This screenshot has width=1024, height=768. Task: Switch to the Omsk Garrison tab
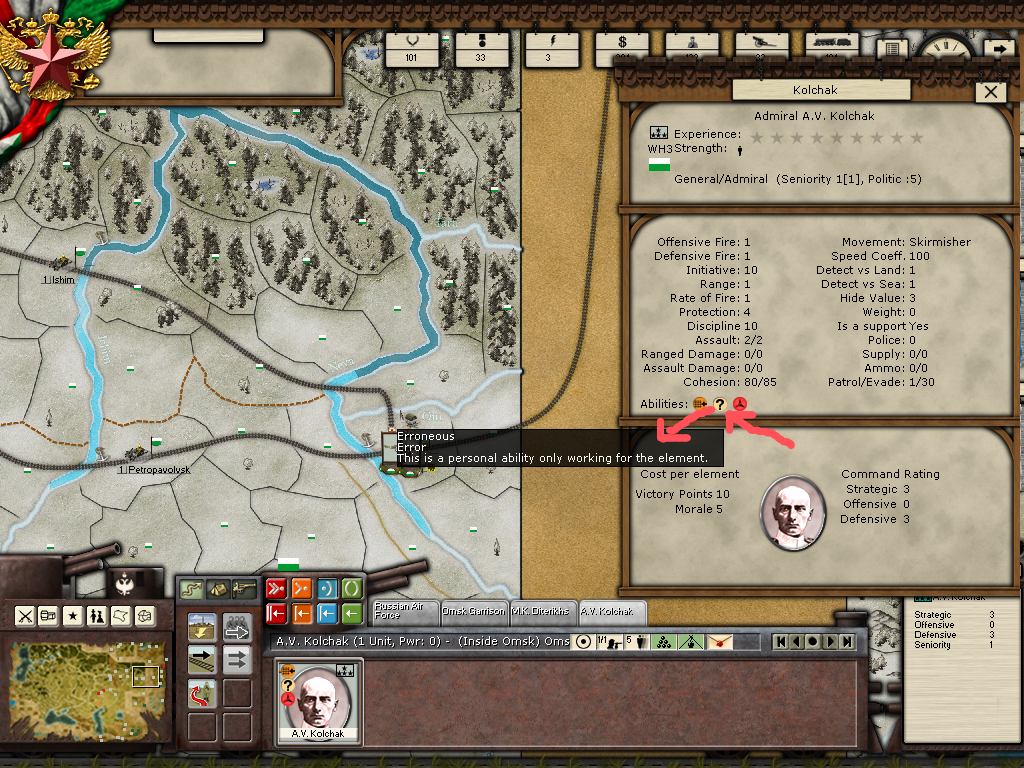tap(474, 611)
